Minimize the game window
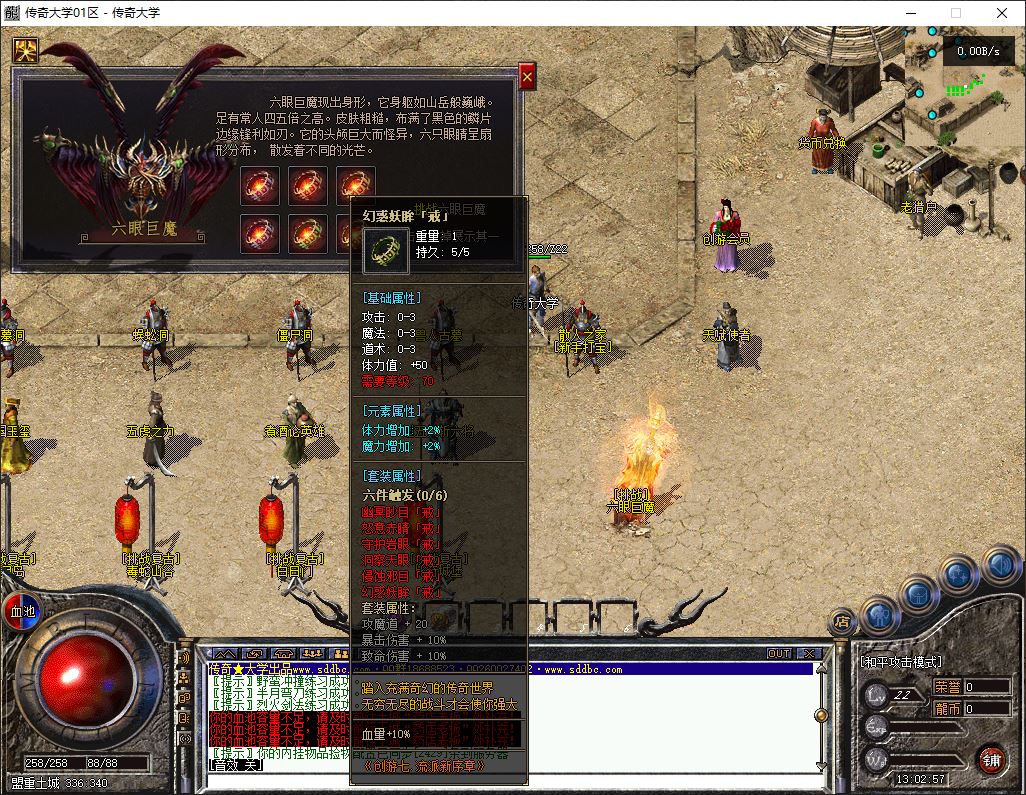This screenshot has width=1026, height=795. 910,13
